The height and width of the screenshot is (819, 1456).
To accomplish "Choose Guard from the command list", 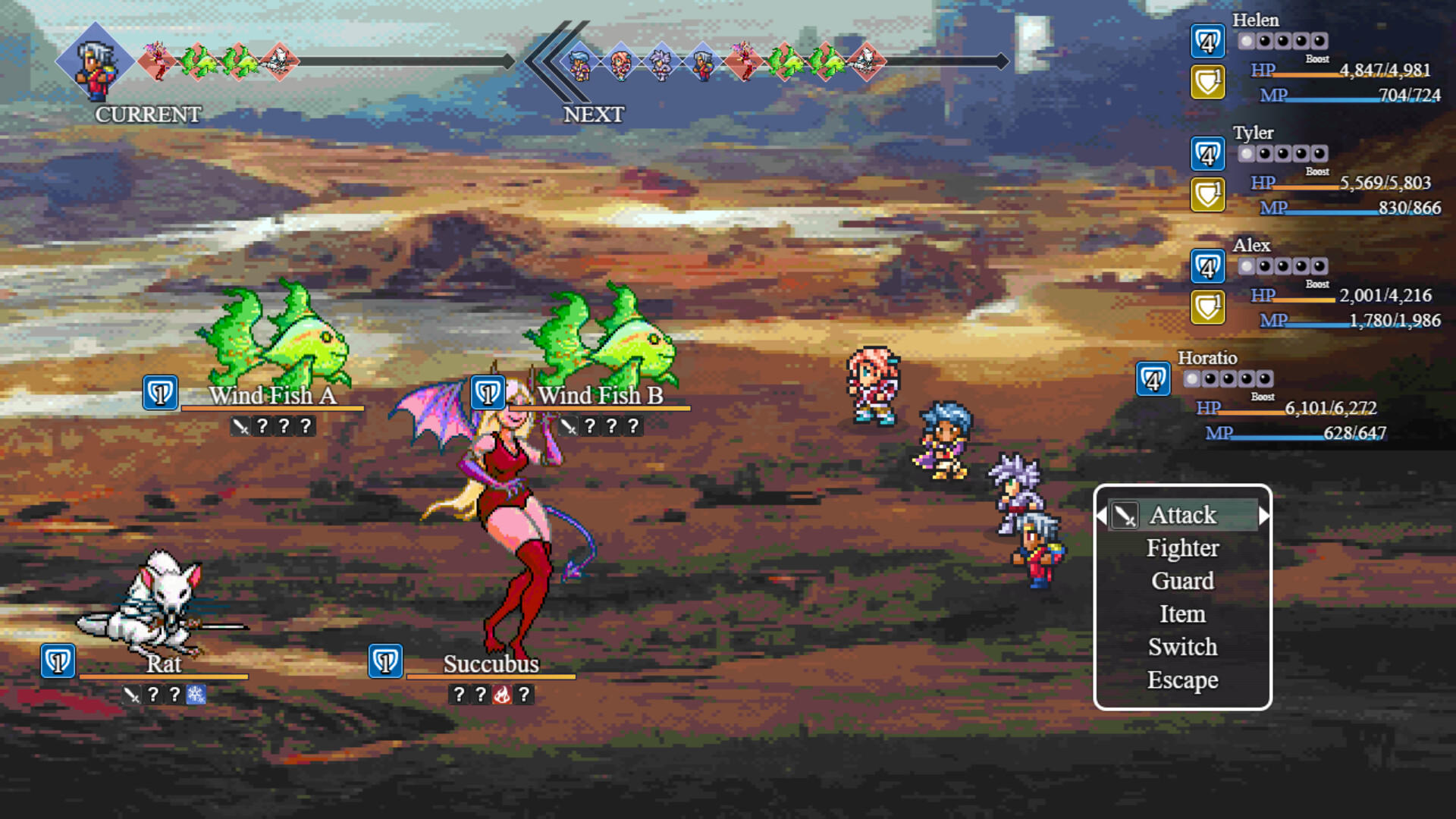I will 1183,581.
